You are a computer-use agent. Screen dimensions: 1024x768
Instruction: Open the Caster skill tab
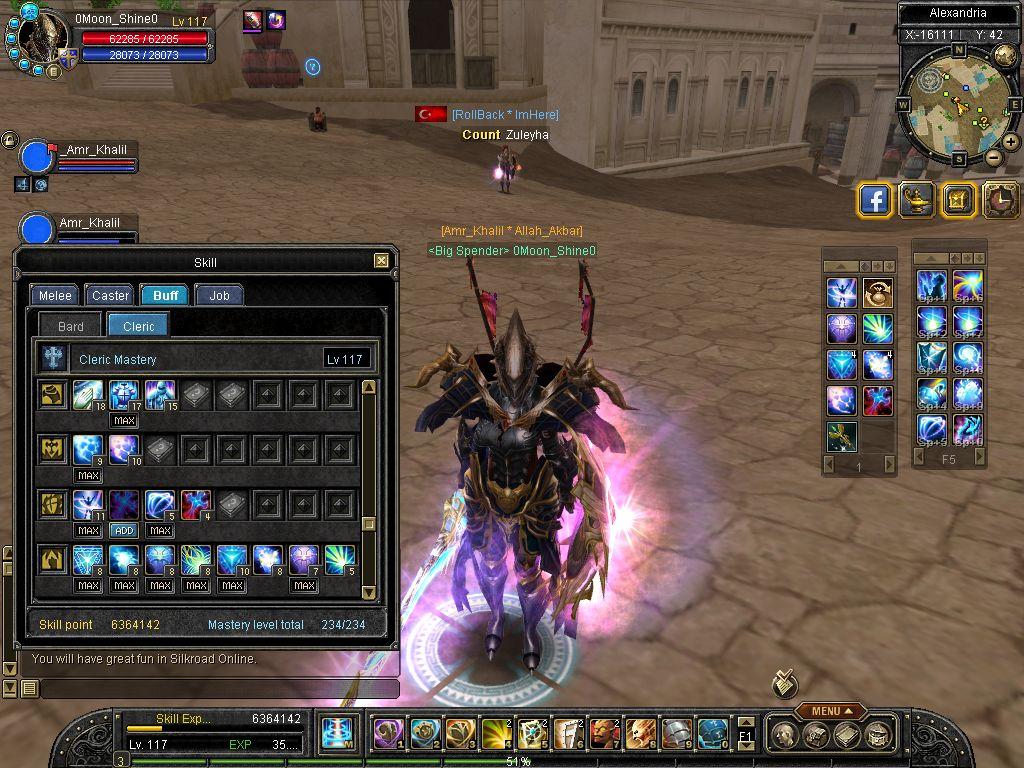[110, 295]
